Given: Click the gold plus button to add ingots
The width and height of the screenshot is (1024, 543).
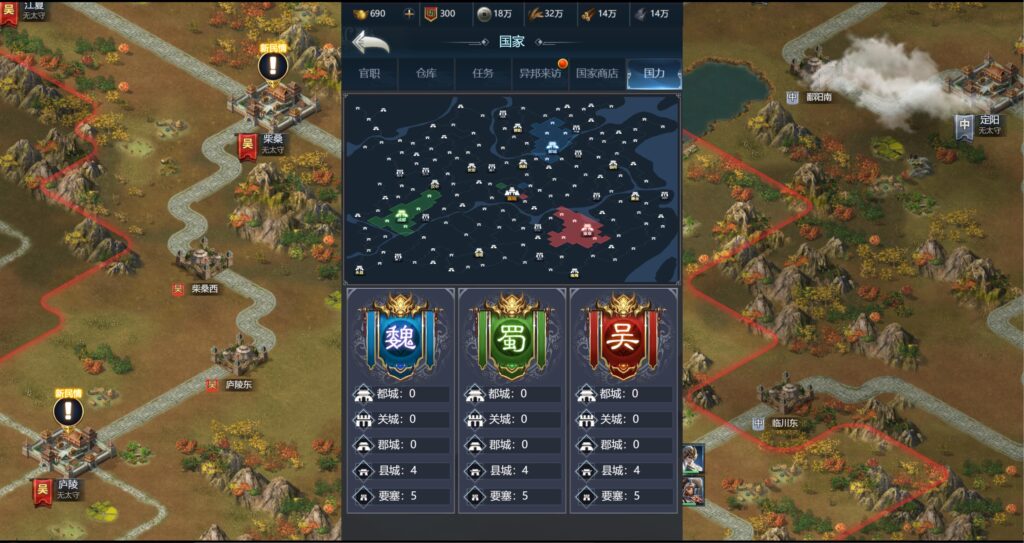Looking at the screenshot, I should [x=408, y=14].
